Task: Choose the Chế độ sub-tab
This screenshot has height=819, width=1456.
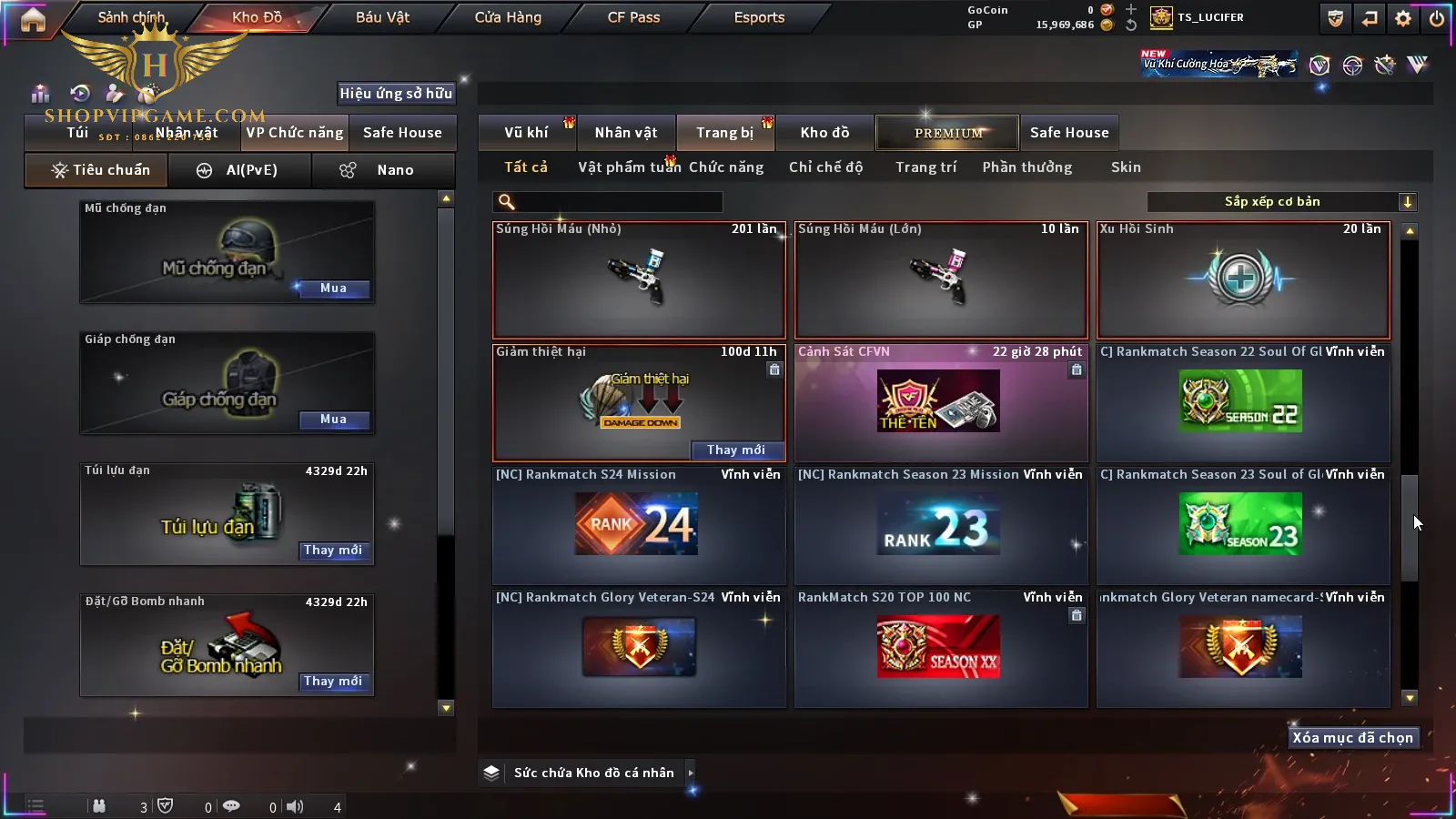Action: 825,167
